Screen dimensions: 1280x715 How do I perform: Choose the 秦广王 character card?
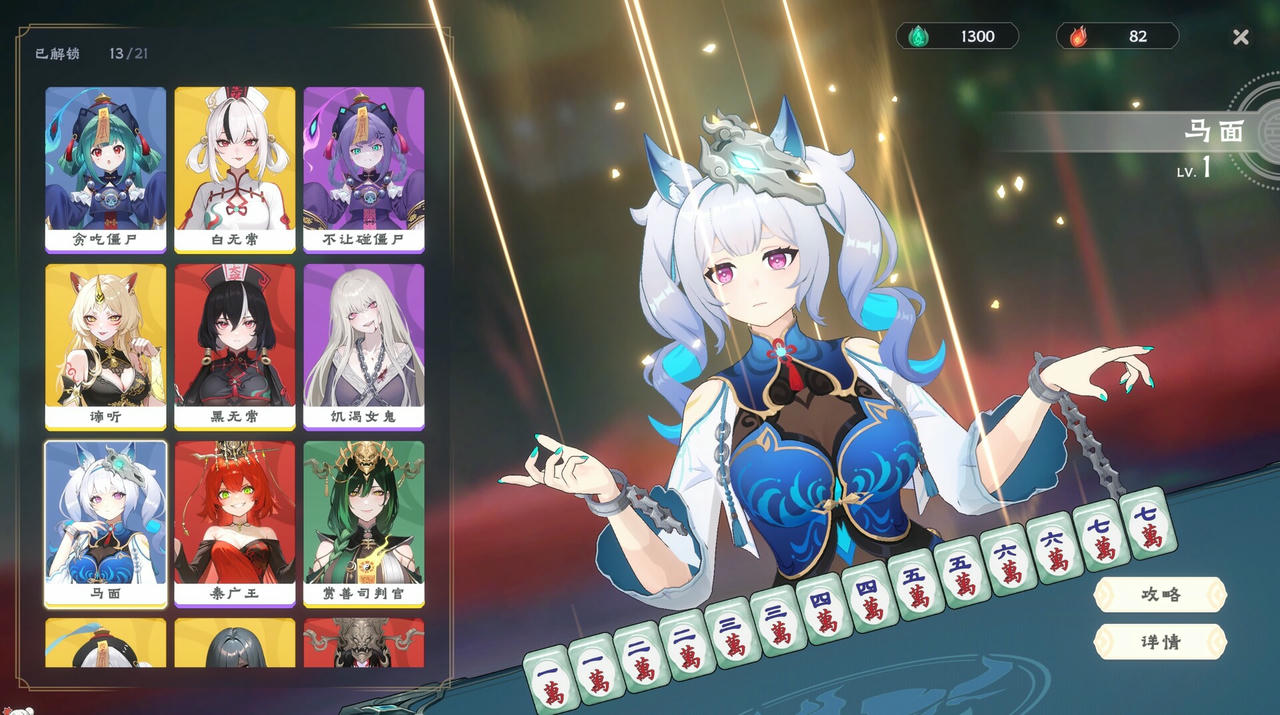tap(235, 522)
